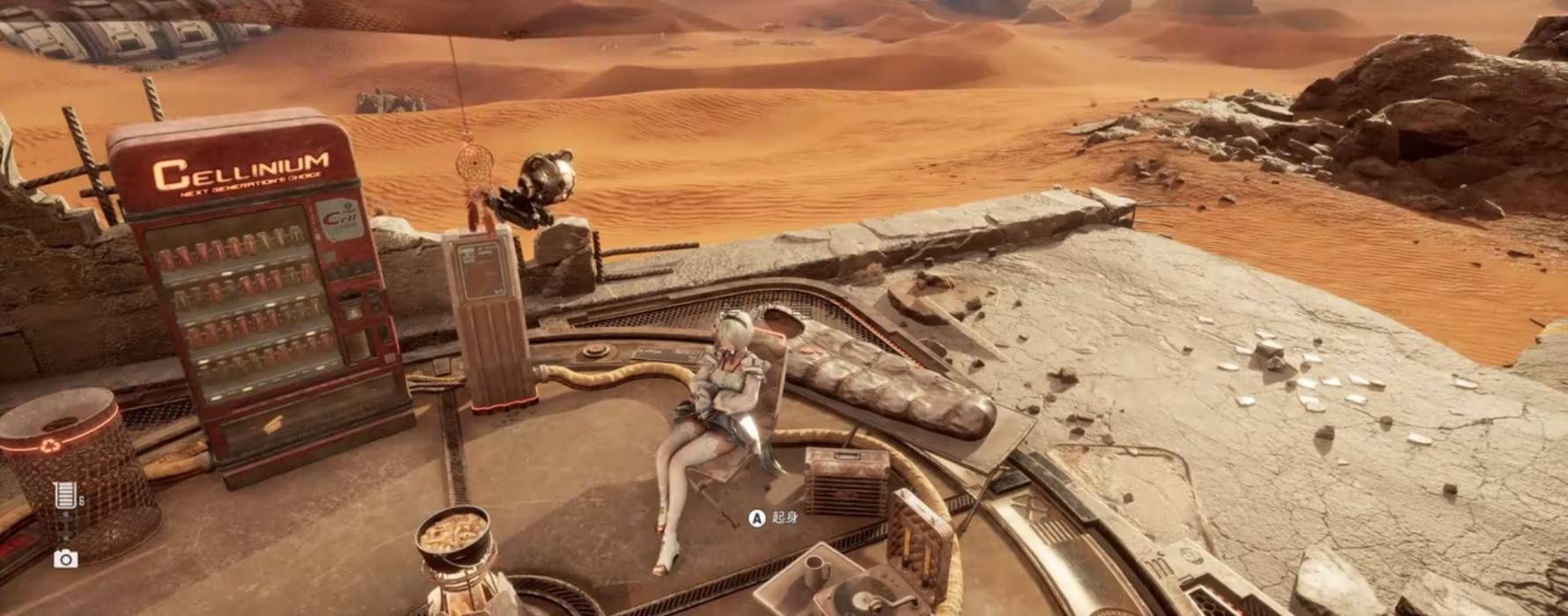Select the consumable item icon showing 6

click(x=65, y=495)
